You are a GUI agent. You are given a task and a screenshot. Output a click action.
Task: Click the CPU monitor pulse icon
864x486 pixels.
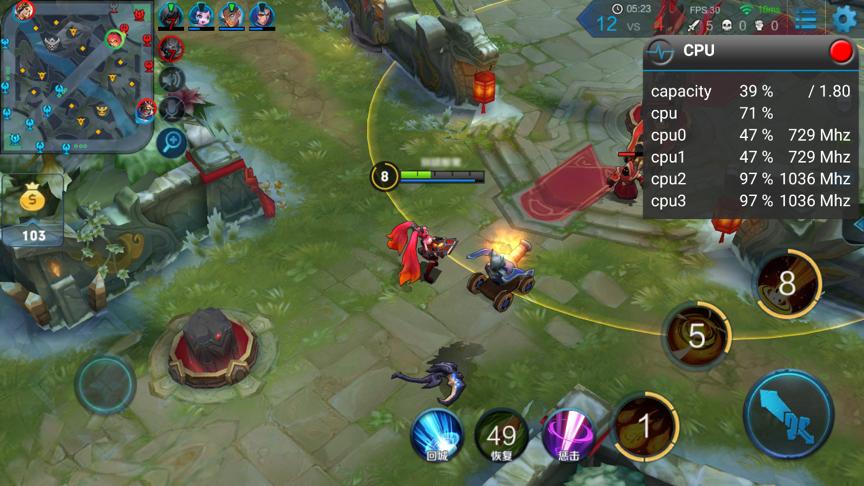(x=660, y=51)
